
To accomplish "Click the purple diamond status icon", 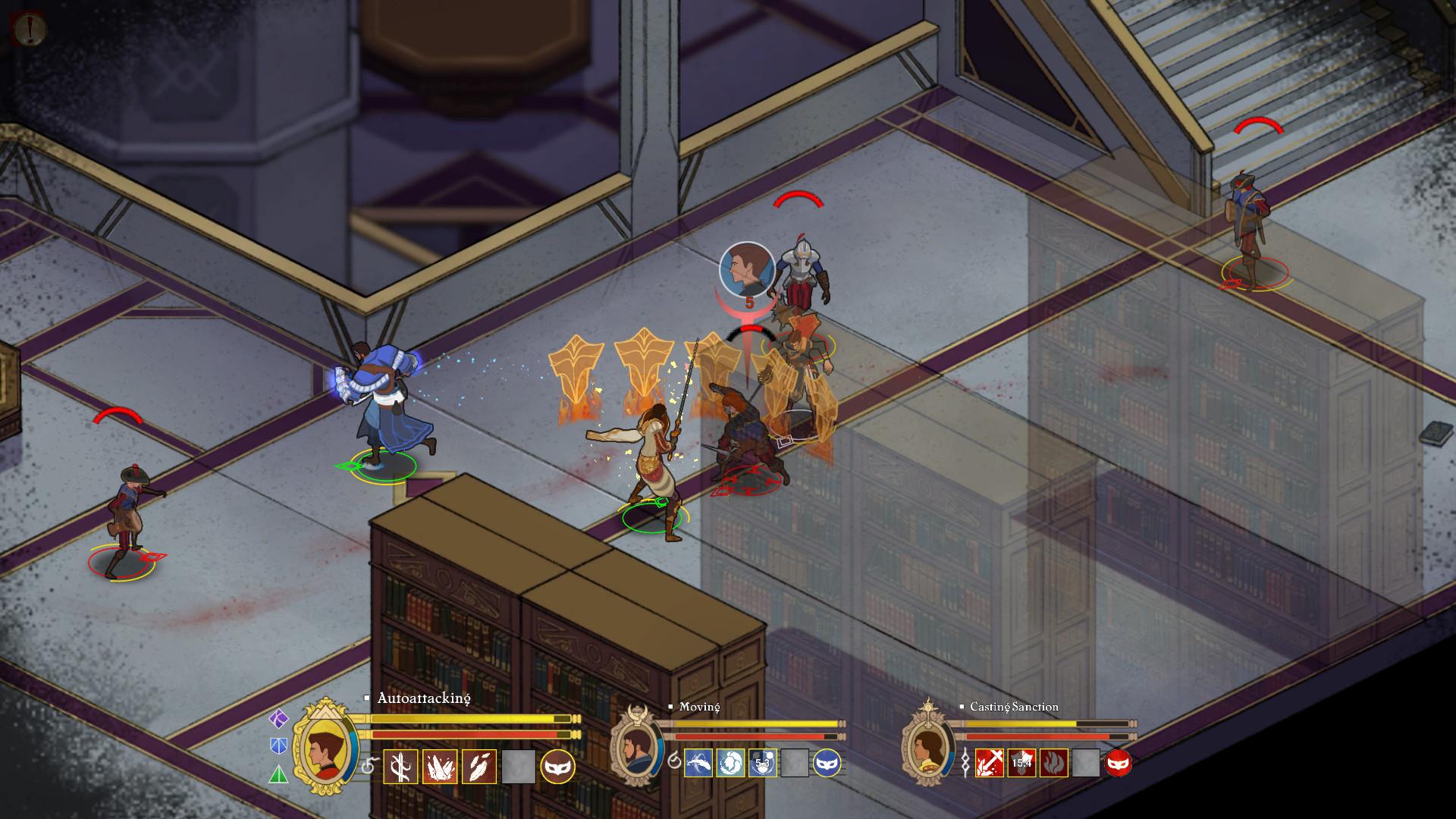I will click(x=279, y=718).
